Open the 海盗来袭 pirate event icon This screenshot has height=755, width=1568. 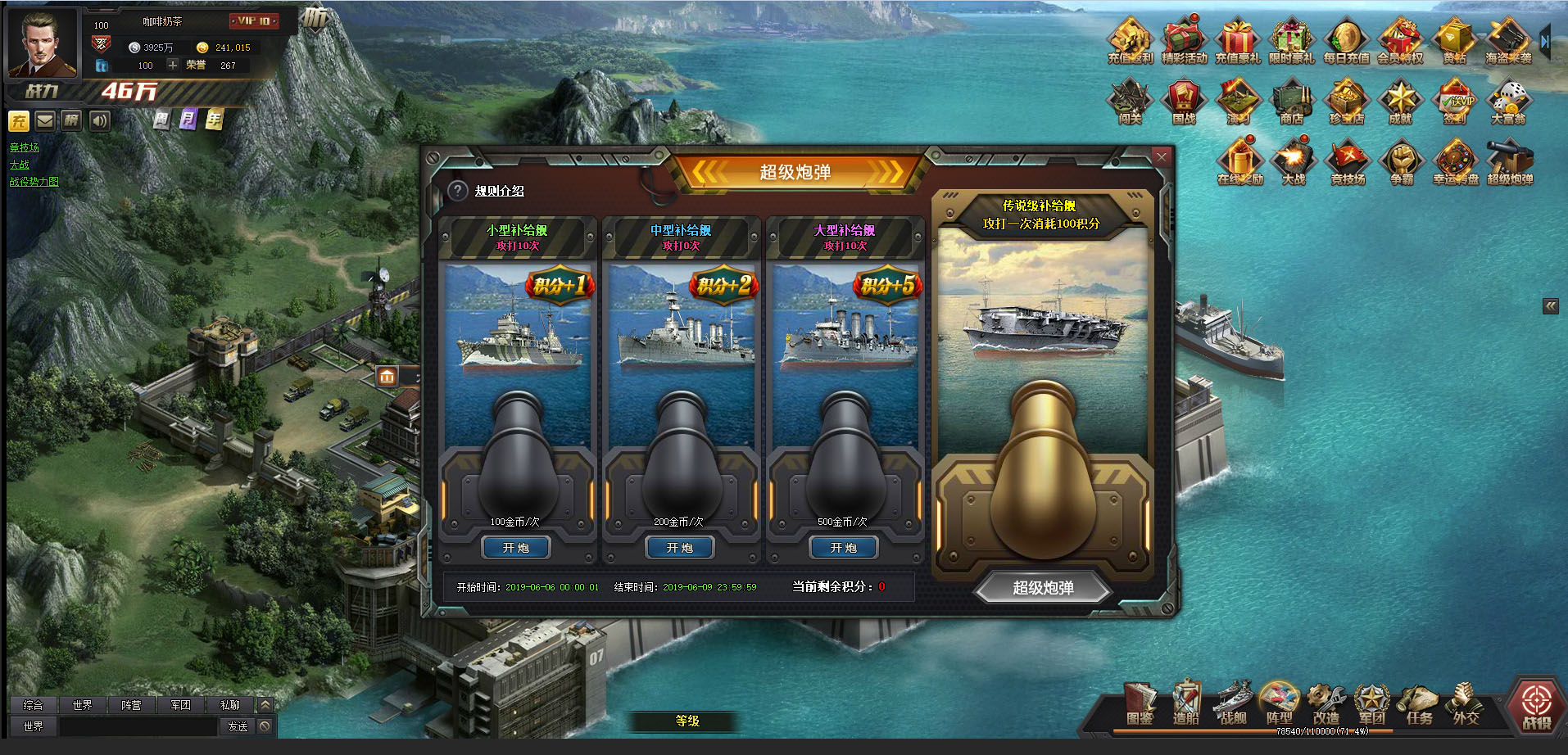tap(1507, 41)
